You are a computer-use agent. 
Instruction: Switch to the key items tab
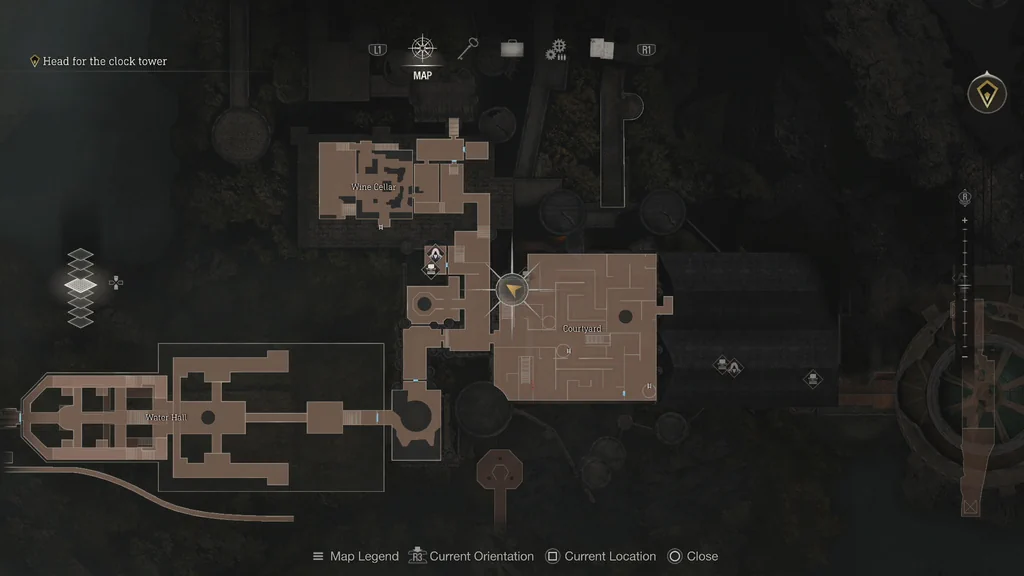[x=468, y=49]
